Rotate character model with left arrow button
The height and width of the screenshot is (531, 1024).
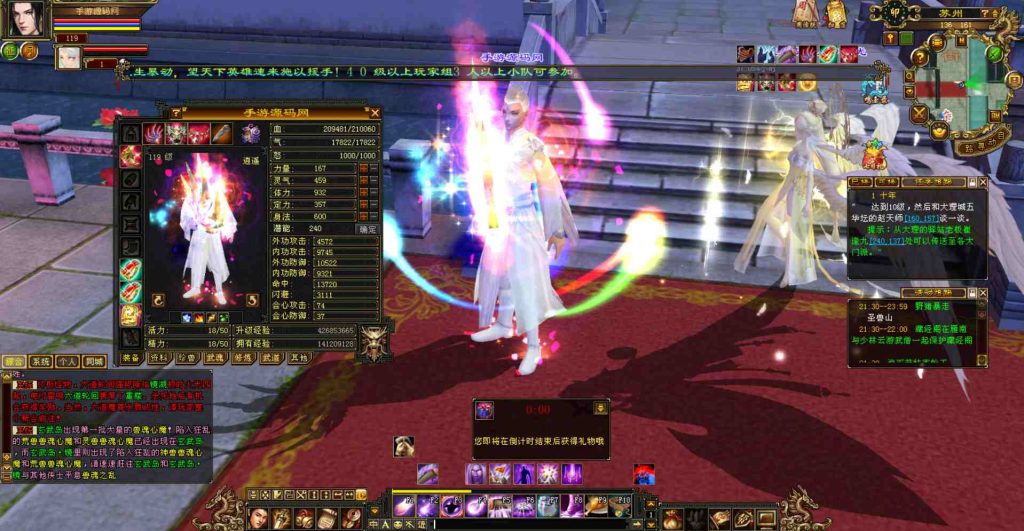pos(157,299)
